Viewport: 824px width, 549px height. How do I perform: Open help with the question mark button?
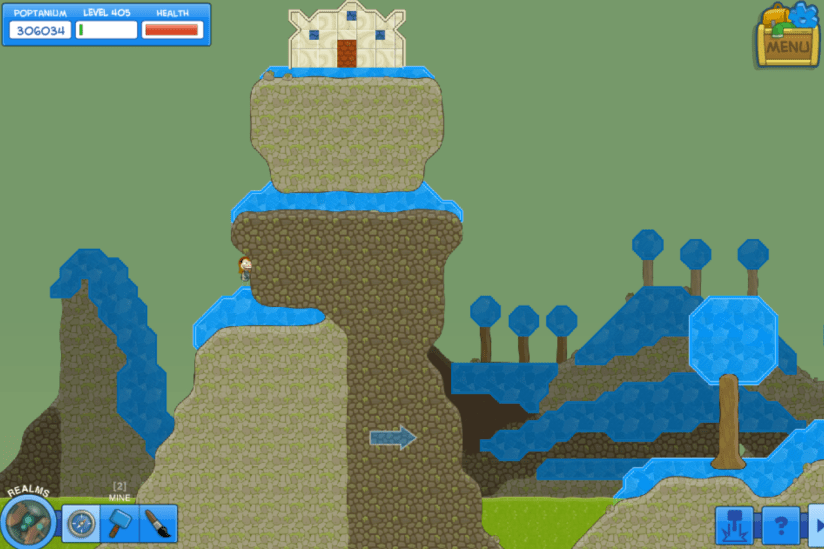pos(781,525)
